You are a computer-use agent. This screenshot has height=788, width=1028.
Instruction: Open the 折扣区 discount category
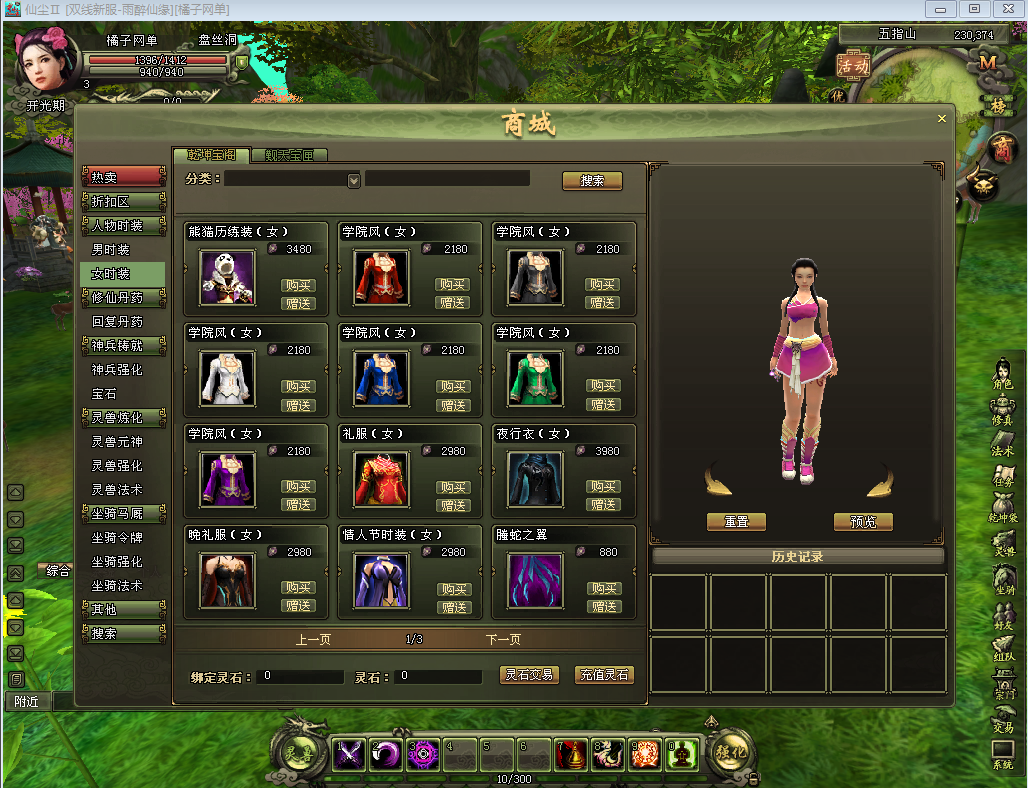tap(122, 201)
